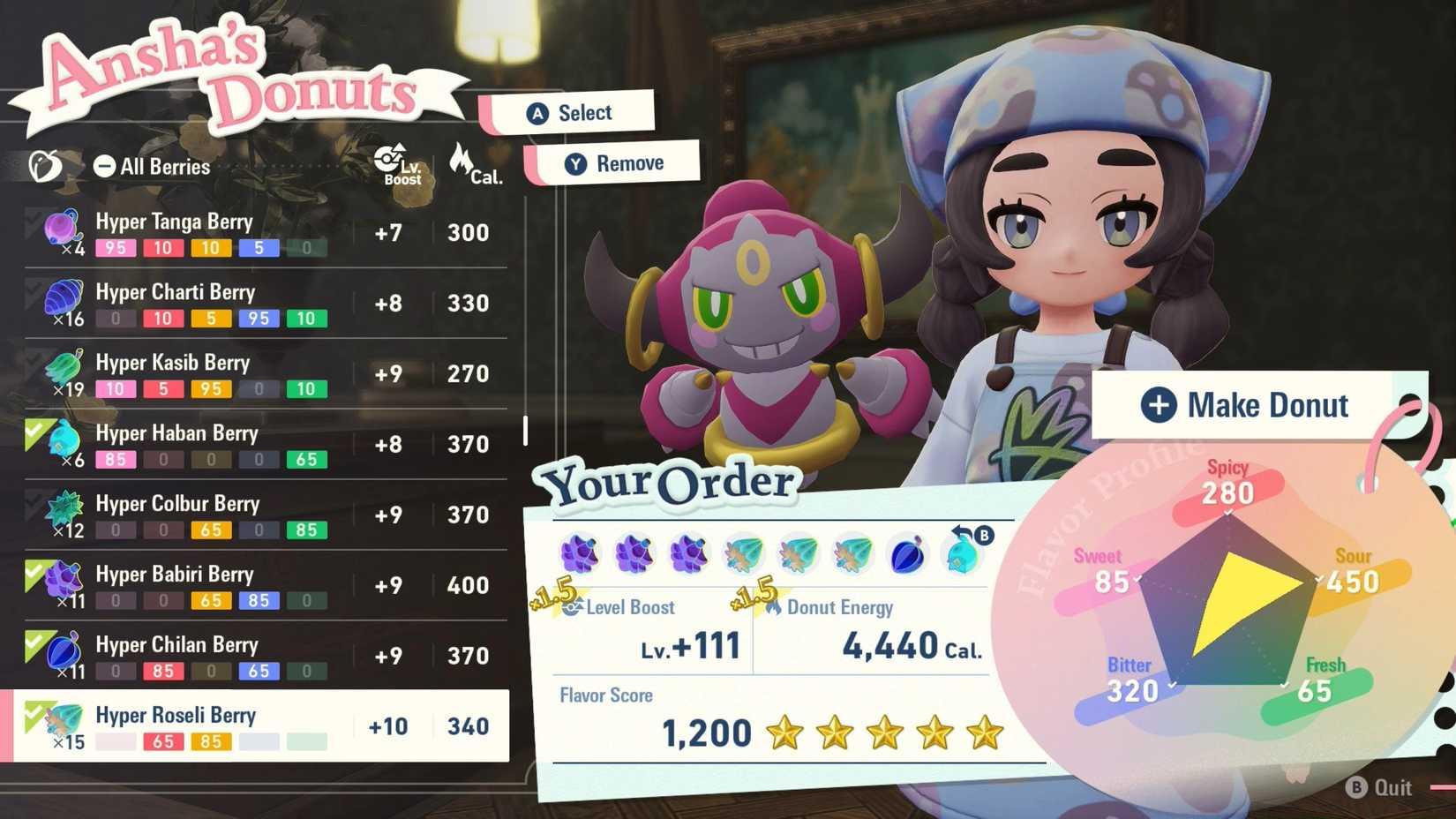Image resolution: width=1456 pixels, height=819 pixels.
Task: Click Quit at the bottom right
Action: click(x=1383, y=787)
